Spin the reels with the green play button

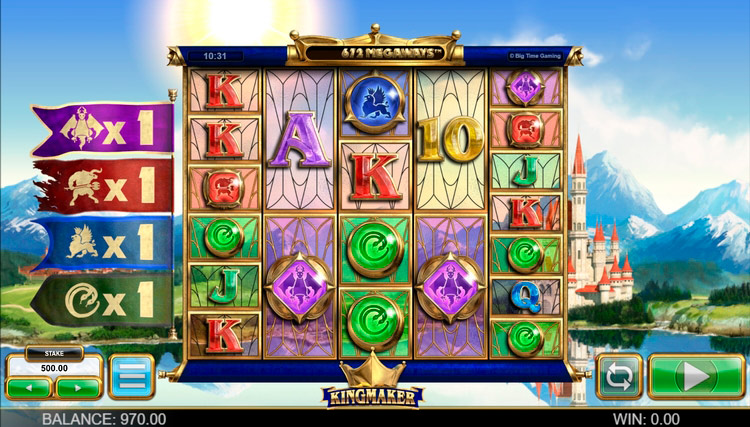click(695, 377)
